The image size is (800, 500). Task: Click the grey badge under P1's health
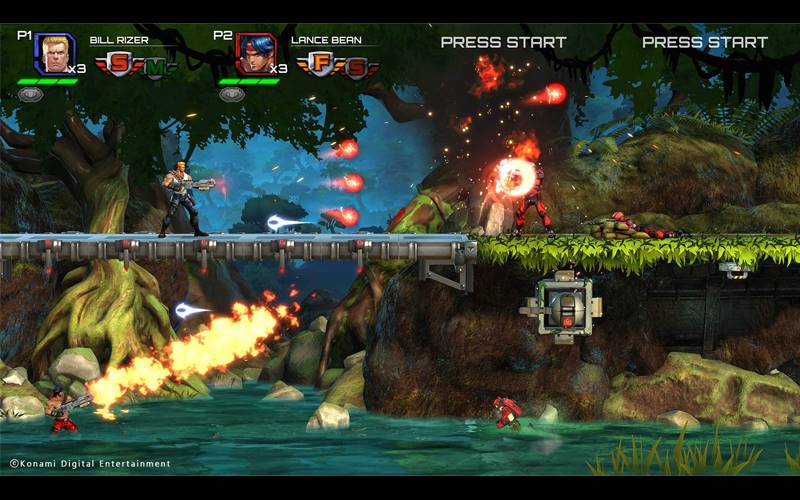(31, 94)
